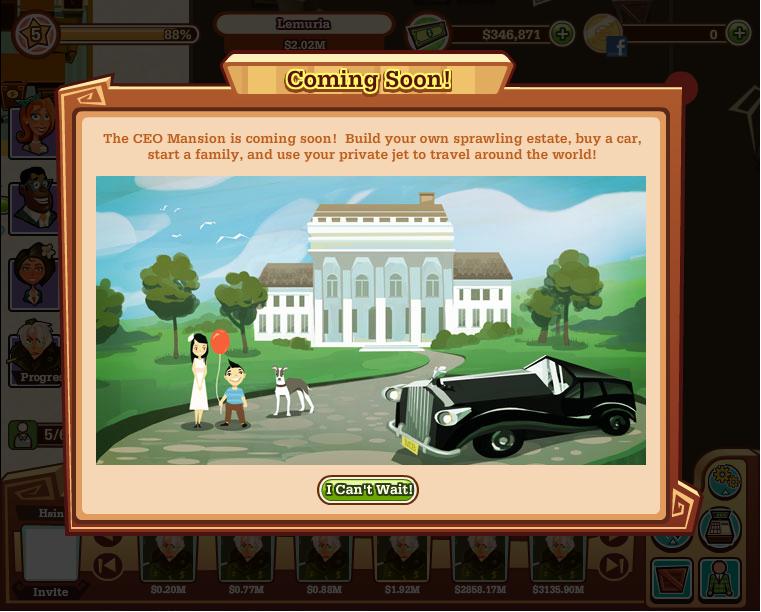The width and height of the screenshot is (761, 612).
Task: Click the businessman icon button
Action: click(x=720, y=578)
